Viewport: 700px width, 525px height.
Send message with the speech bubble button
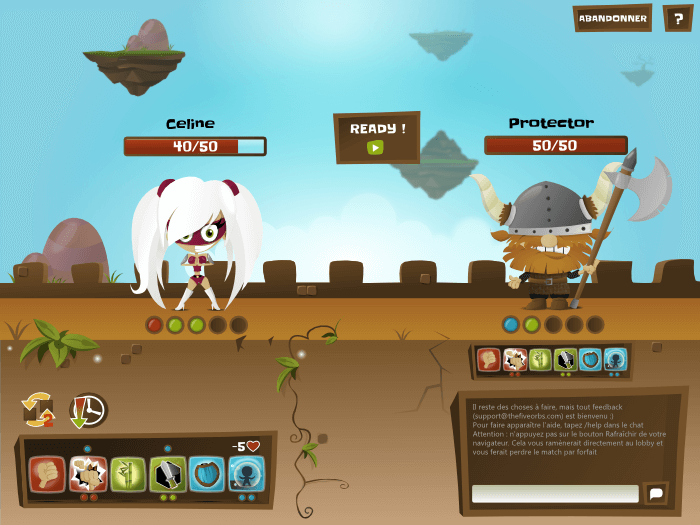[x=656, y=493]
